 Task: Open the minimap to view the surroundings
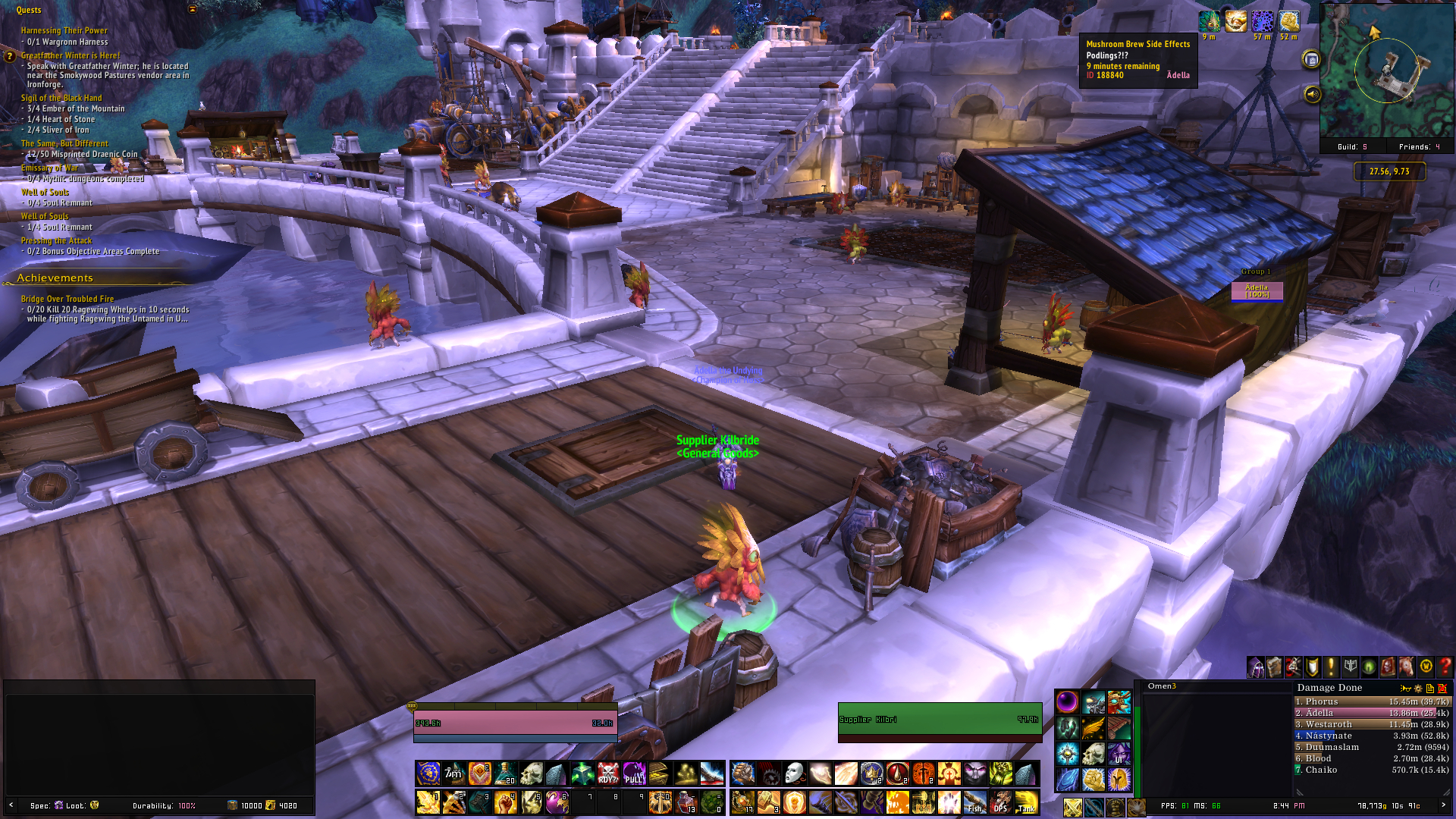[1386, 72]
